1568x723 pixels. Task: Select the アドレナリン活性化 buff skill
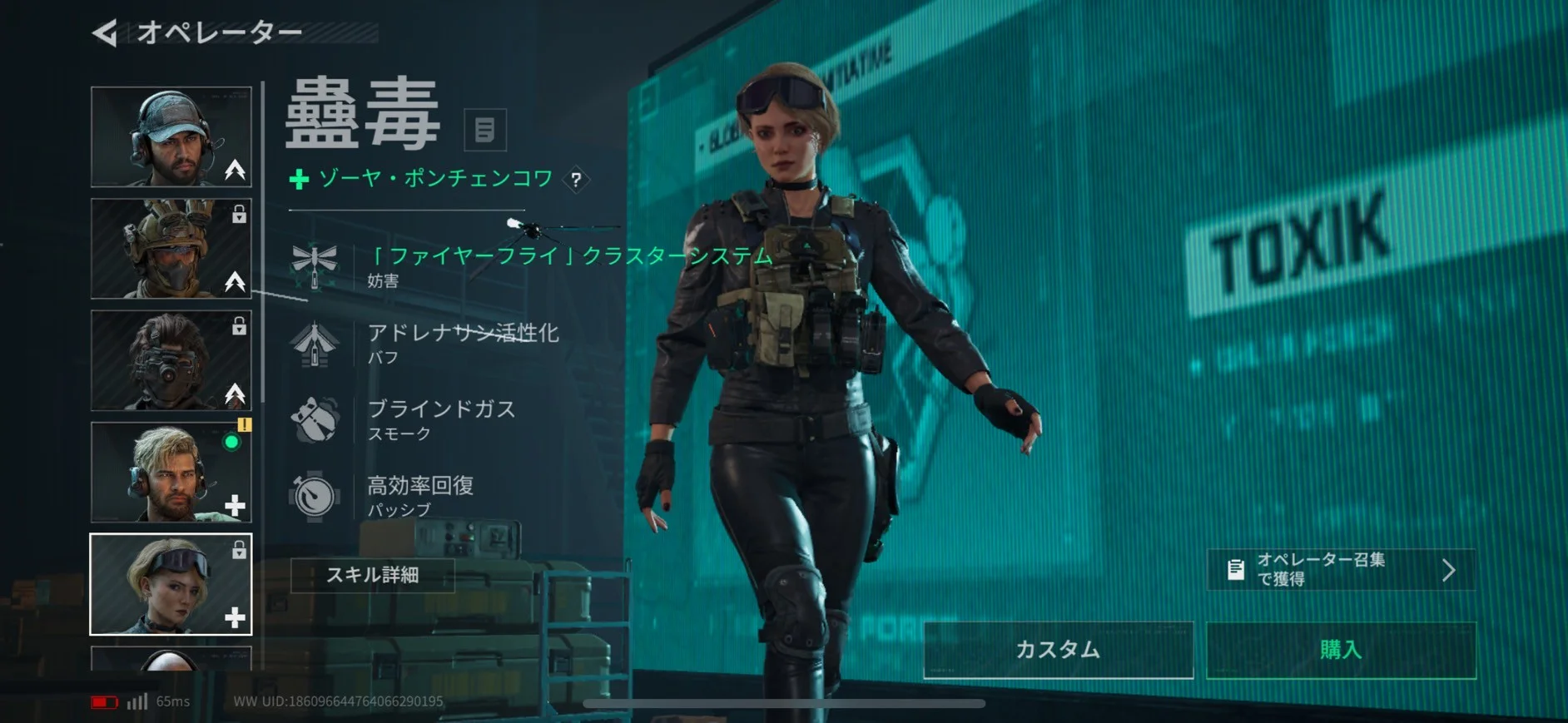462,342
